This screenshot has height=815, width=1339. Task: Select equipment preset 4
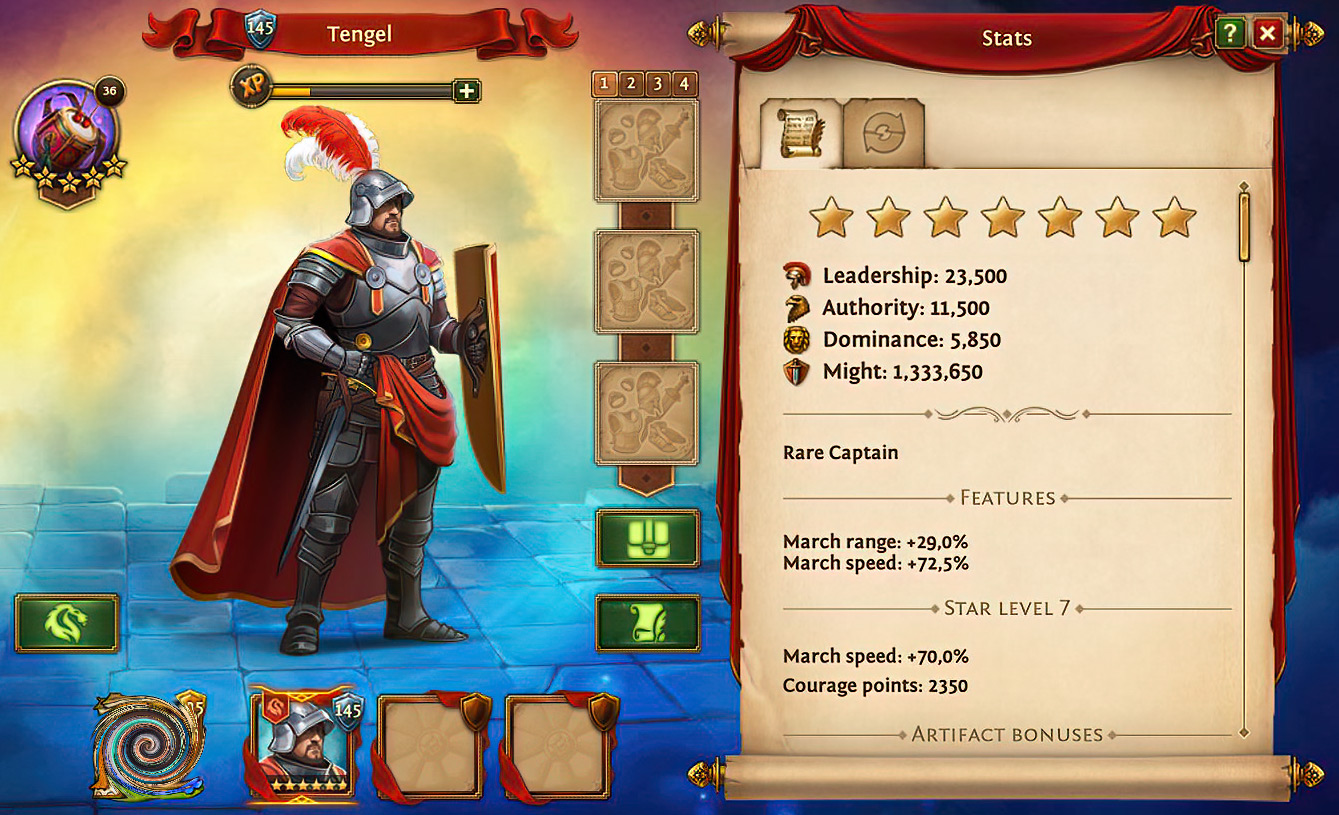[x=685, y=84]
